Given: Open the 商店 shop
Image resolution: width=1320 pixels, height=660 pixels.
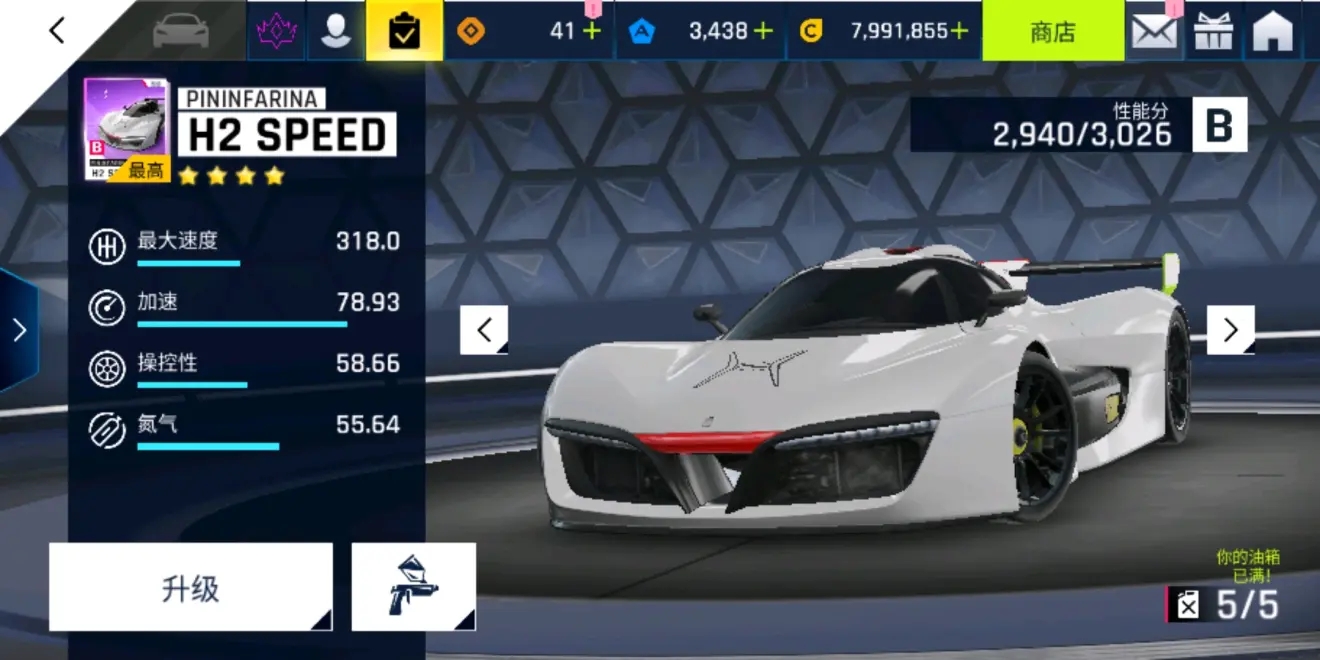Looking at the screenshot, I should coord(1053,31).
